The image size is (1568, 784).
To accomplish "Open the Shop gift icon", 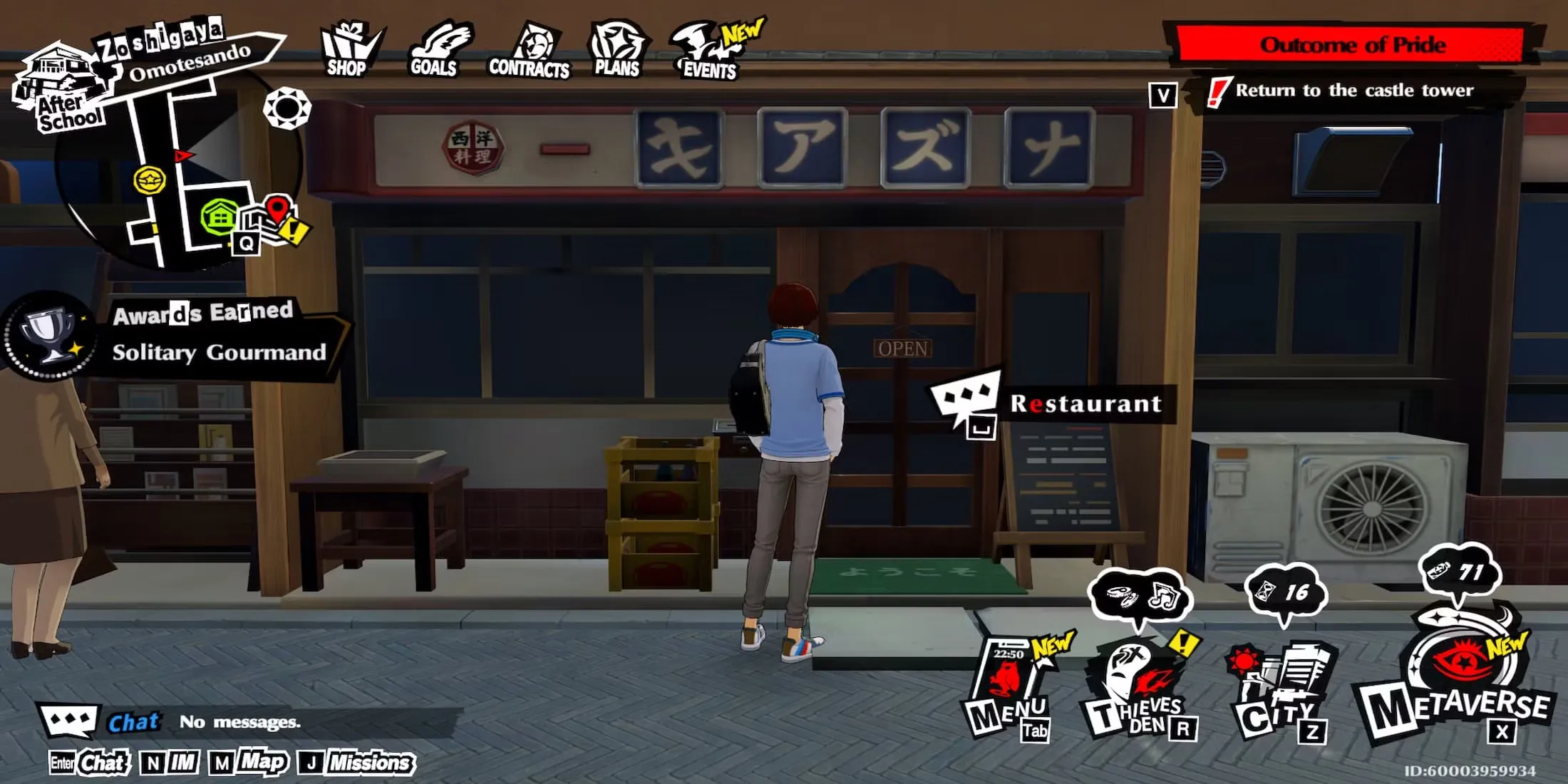I will [x=349, y=50].
